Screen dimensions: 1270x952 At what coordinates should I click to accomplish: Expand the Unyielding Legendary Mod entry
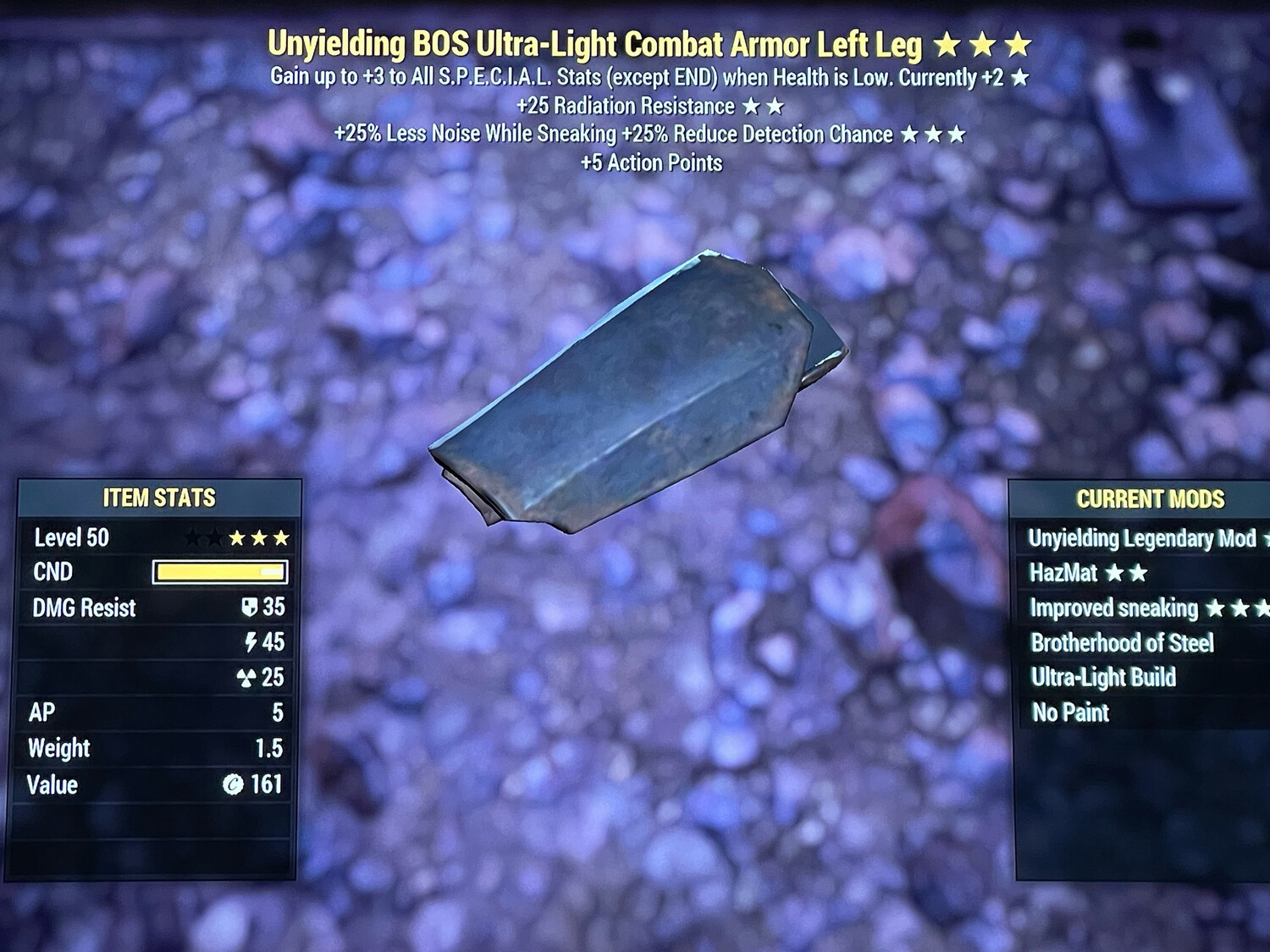[1143, 538]
